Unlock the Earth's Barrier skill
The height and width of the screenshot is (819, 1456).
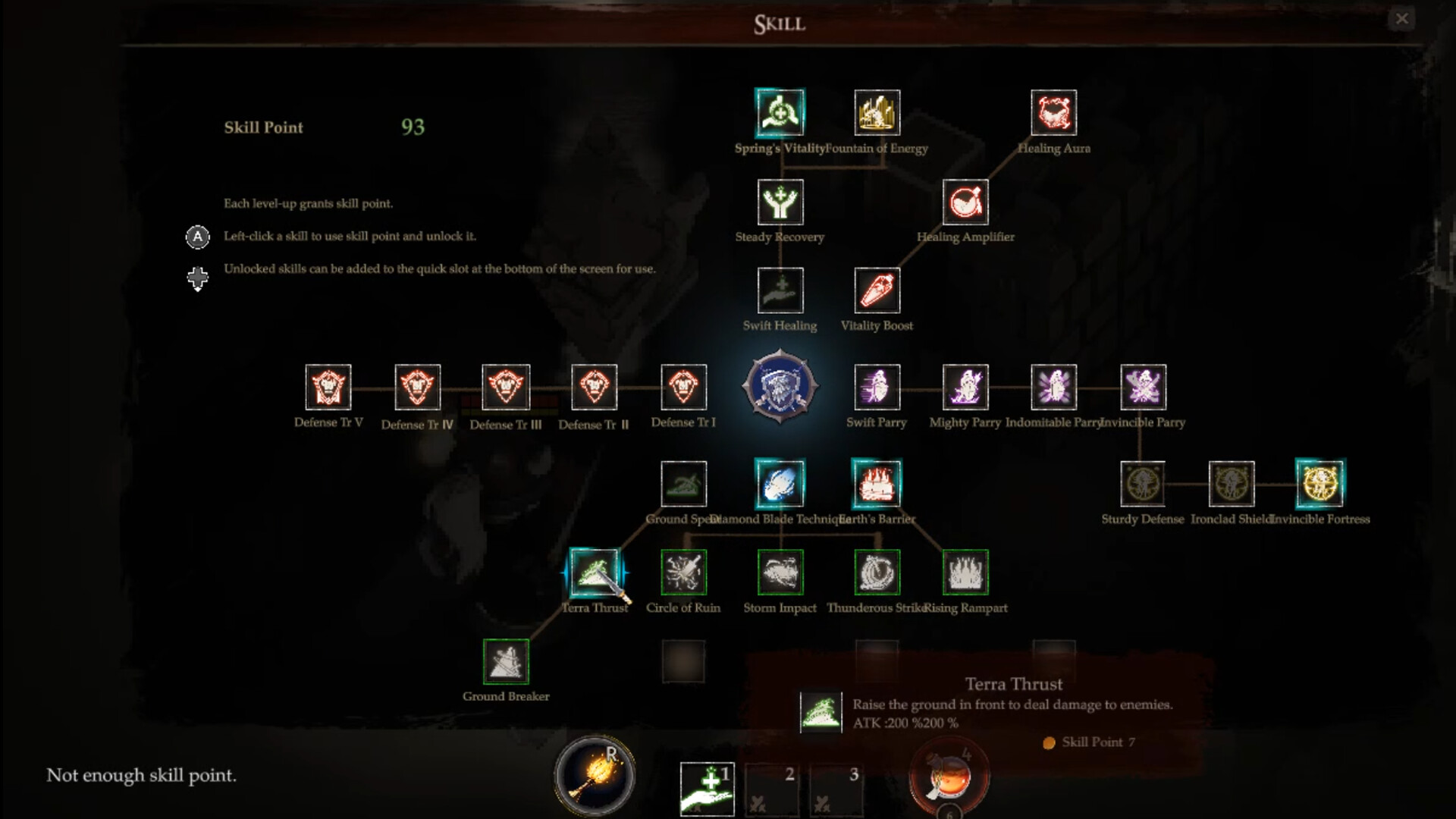(x=877, y=483)
